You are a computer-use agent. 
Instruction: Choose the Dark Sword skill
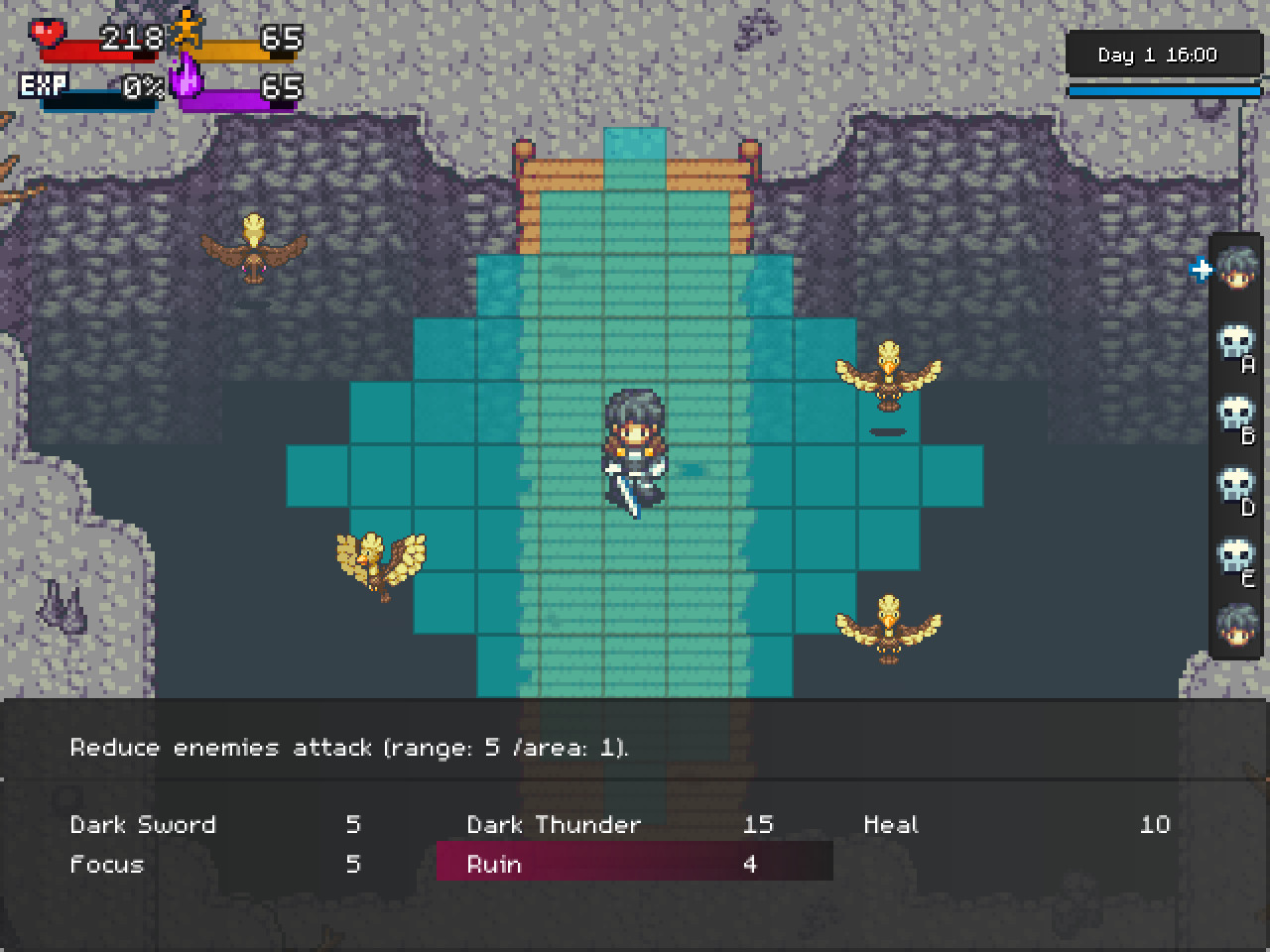142,824
